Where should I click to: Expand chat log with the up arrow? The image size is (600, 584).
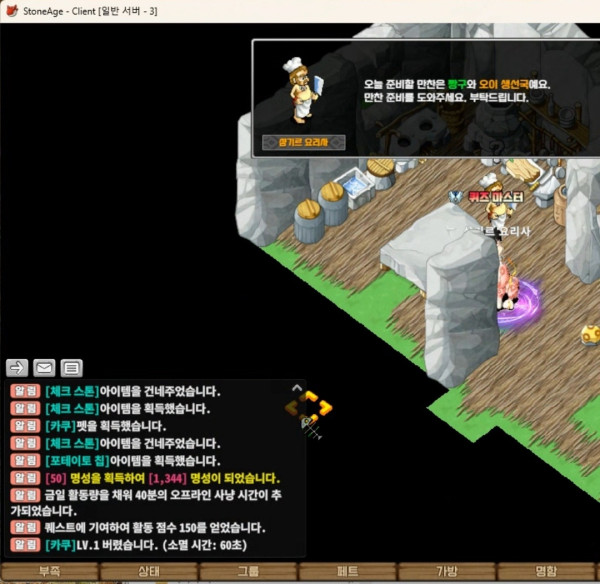[x=296, y=388]
